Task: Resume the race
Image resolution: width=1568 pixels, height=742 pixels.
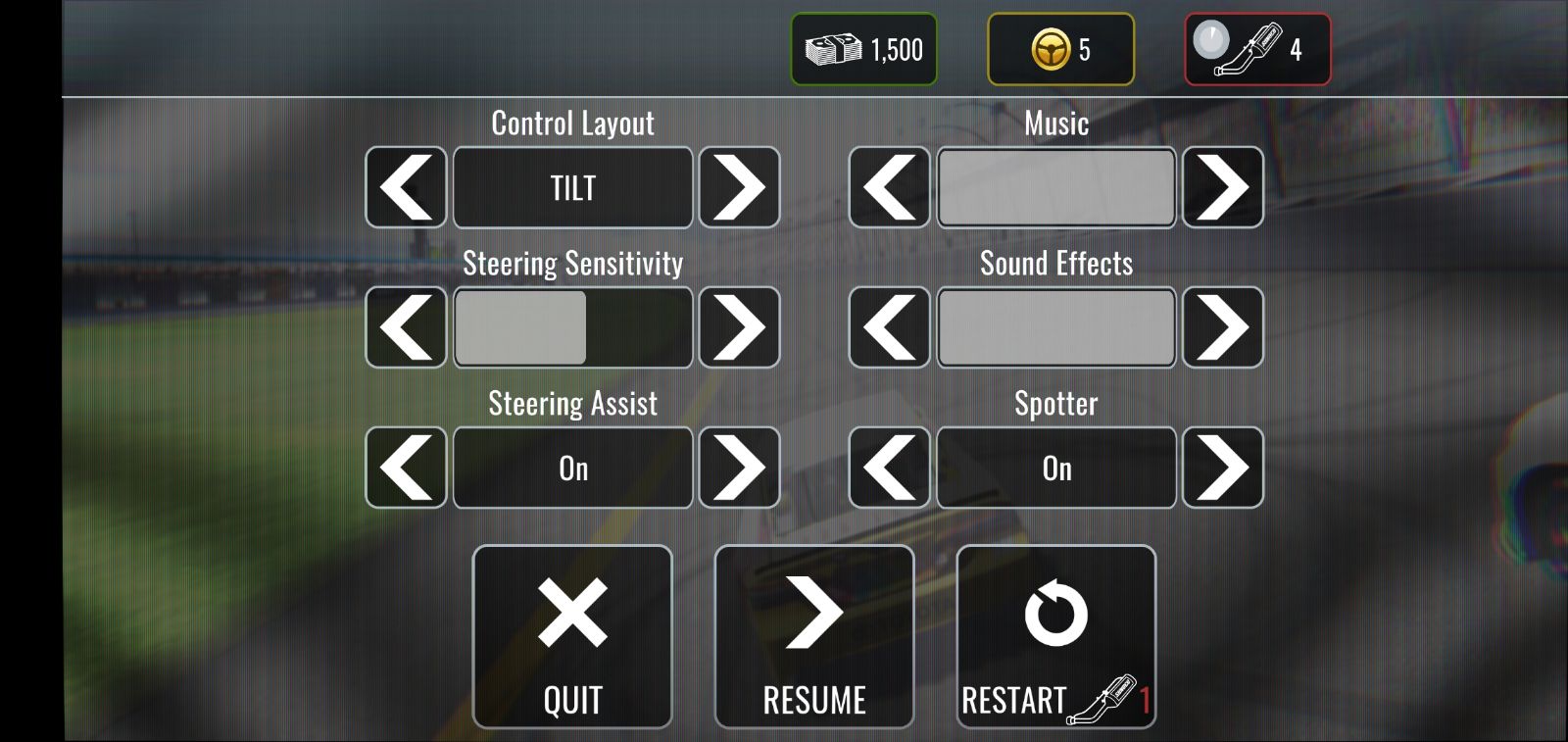Action: (x=814, y=636)
